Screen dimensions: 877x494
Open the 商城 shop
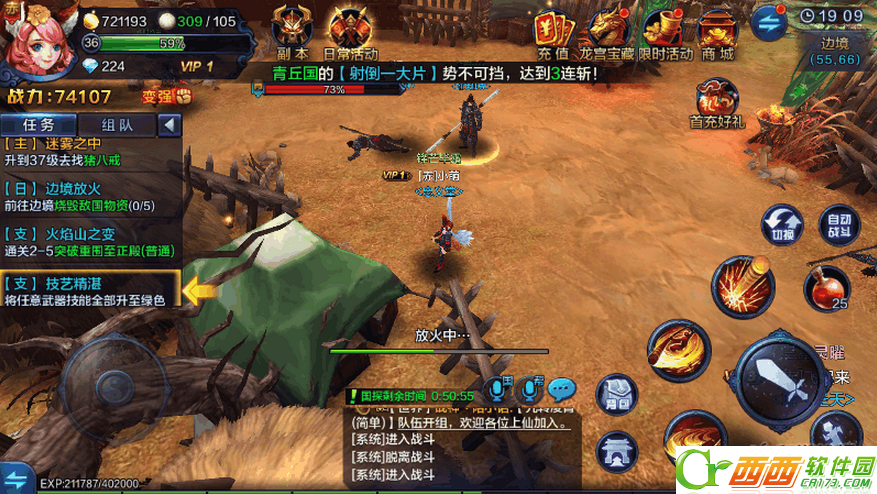[x=717, y=28]
